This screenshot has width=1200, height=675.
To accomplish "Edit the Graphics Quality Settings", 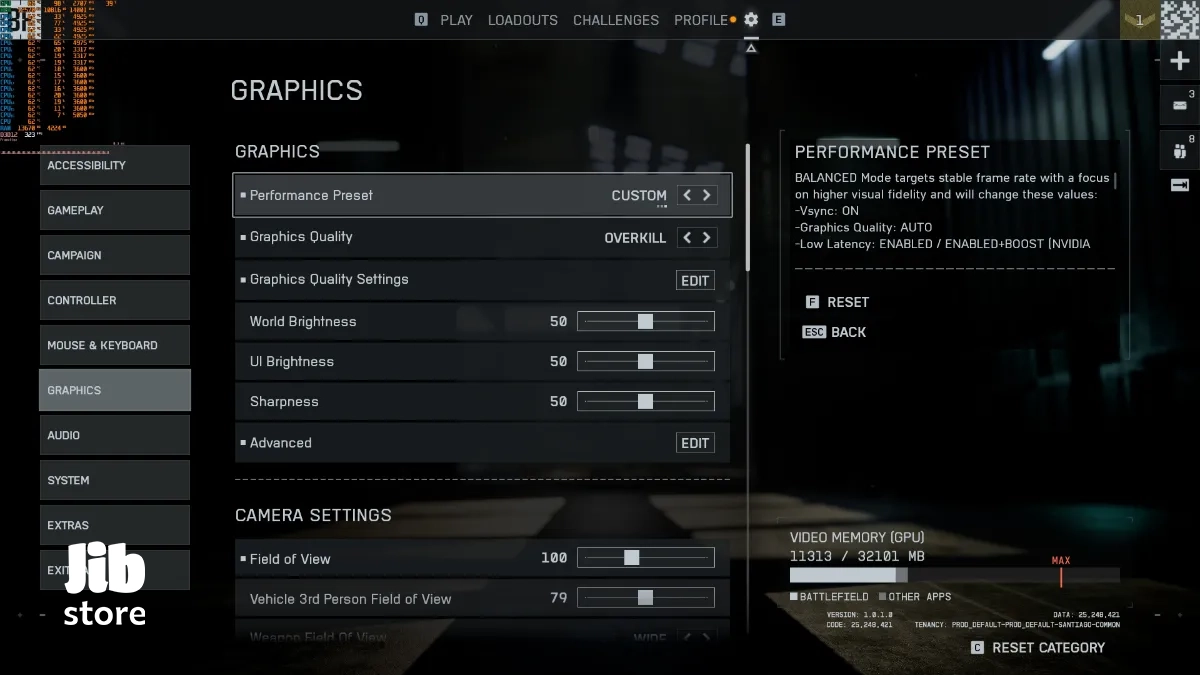I will pyautogui.click(x=695, y=281).
